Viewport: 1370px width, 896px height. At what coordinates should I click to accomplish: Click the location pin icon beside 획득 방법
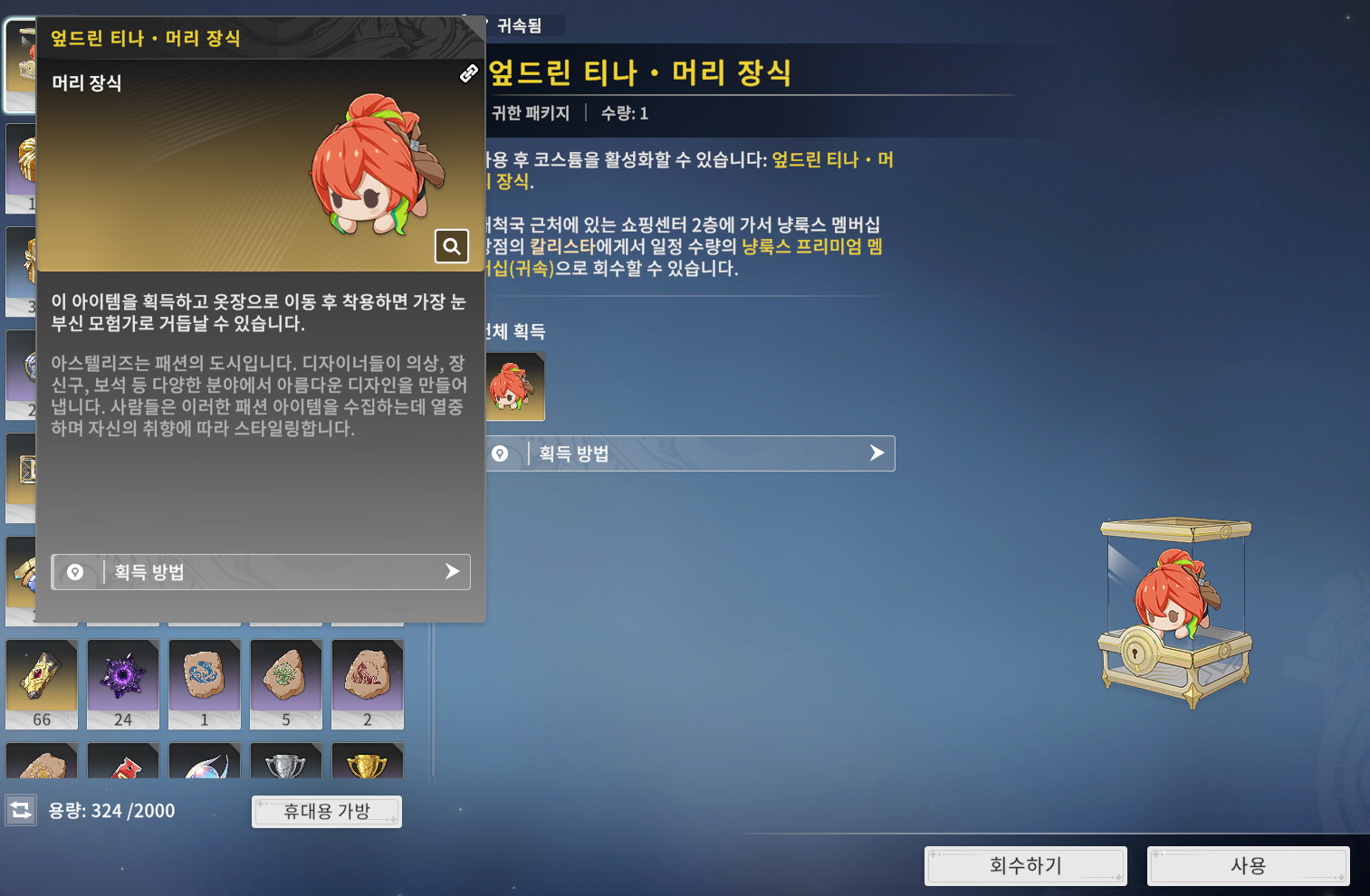pyautogui.click(x=76, y=572)
